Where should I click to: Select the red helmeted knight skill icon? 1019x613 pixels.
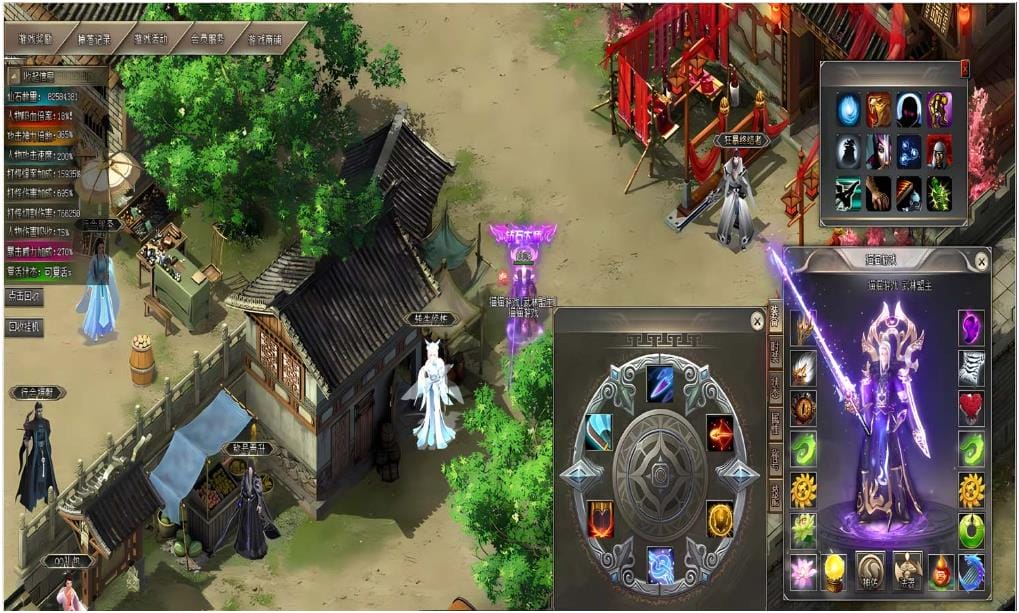click(938, 150)
